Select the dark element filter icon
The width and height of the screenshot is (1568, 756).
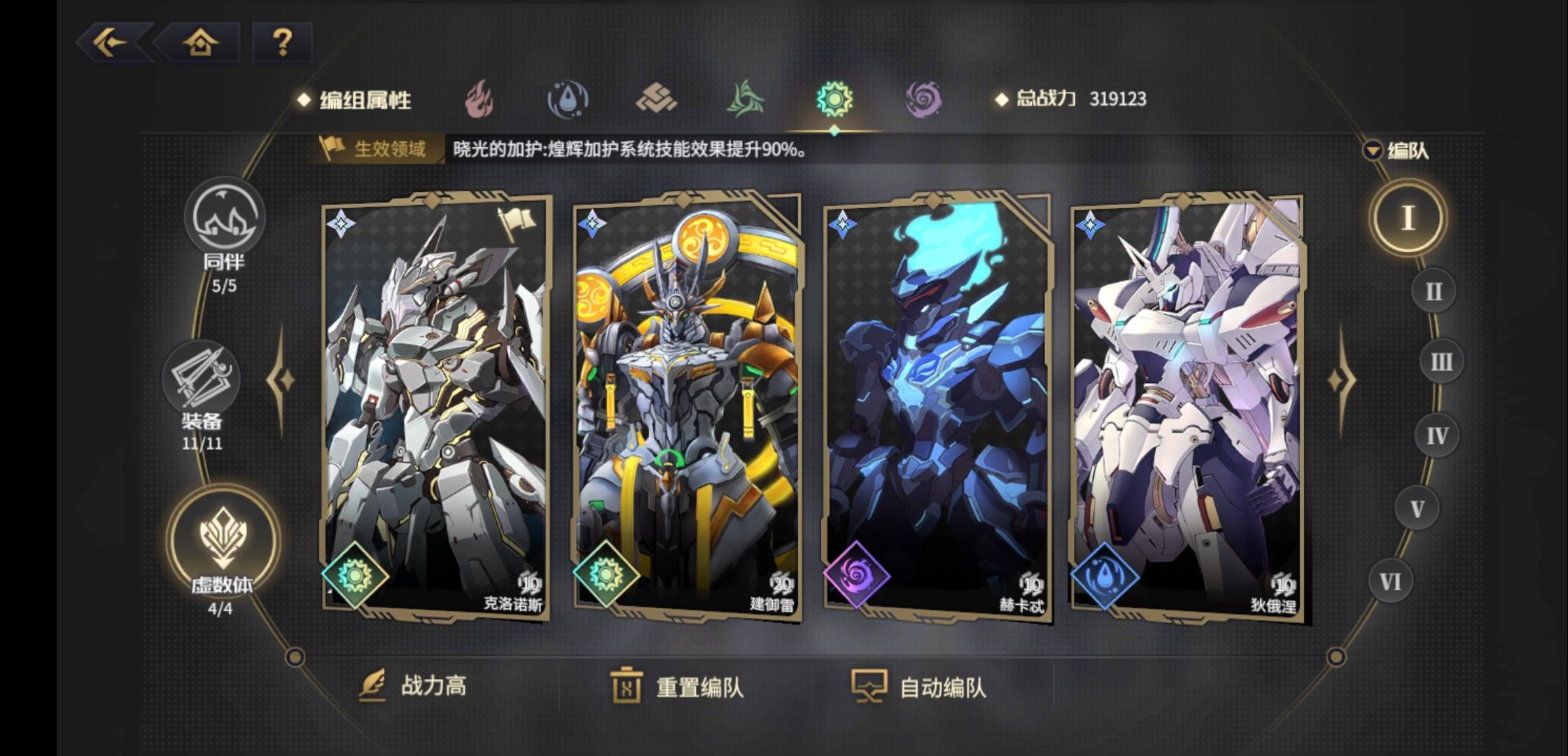point(925,99)
